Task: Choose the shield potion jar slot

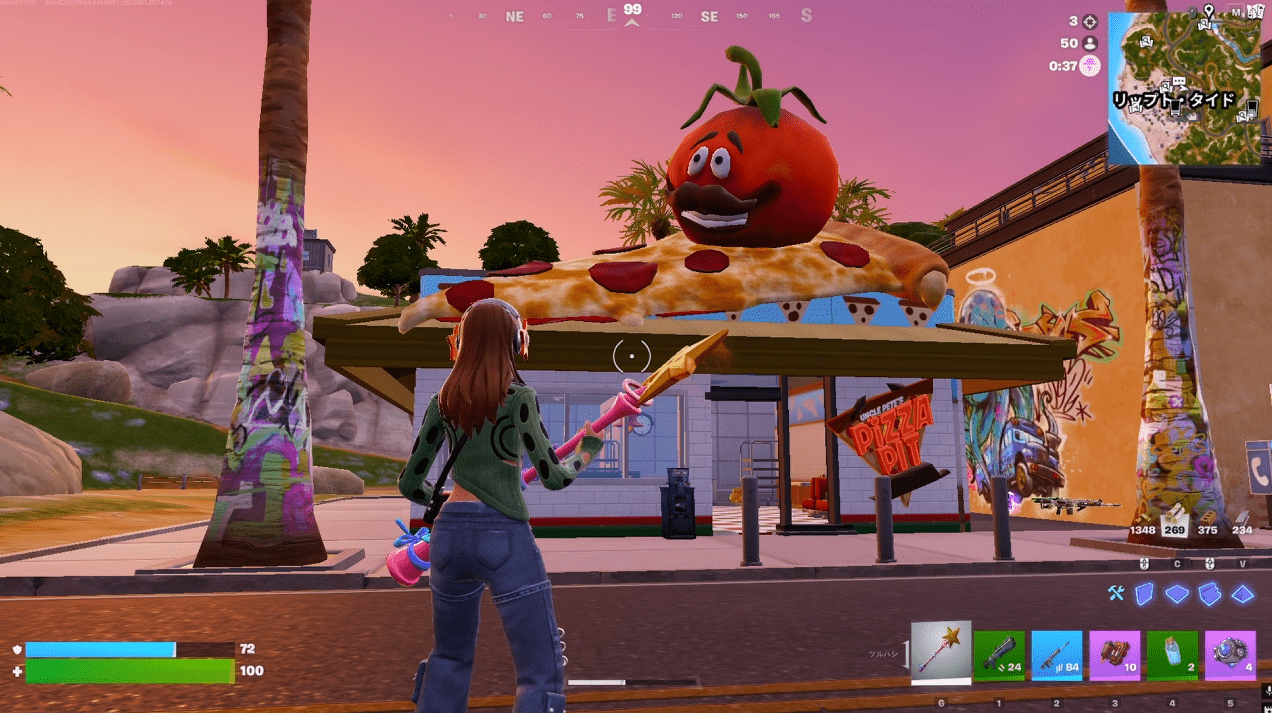Action: pos(1172,655)
